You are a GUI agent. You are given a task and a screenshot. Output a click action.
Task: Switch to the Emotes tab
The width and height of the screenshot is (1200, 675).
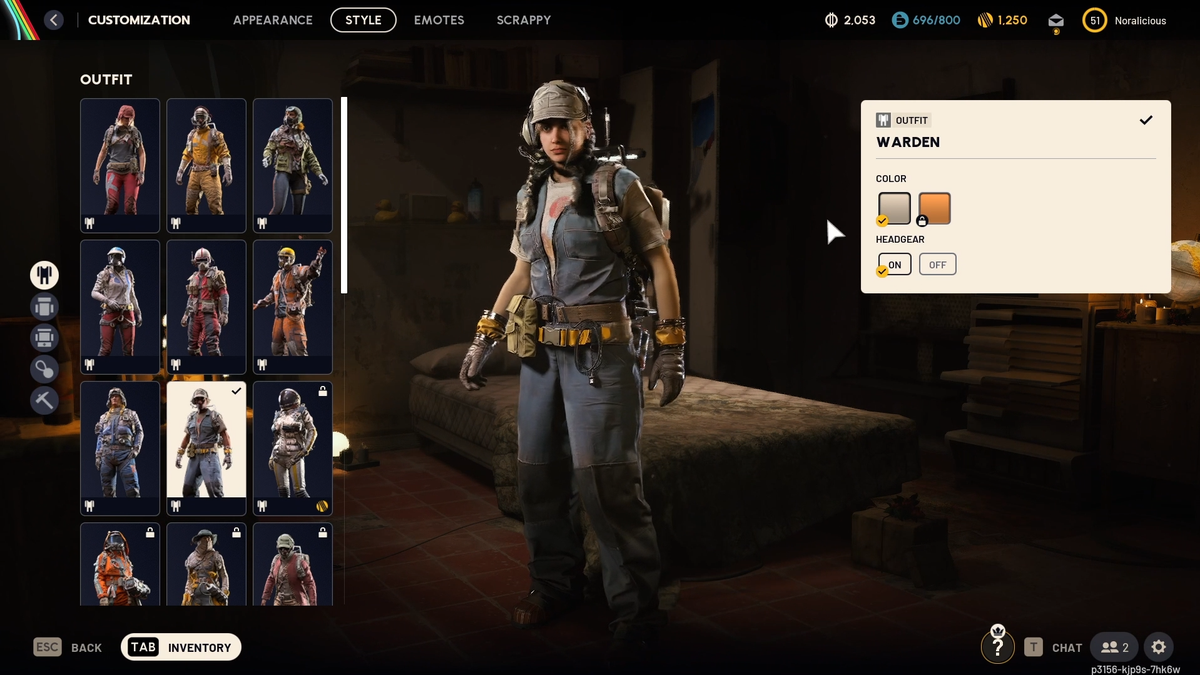pos(439,20)
